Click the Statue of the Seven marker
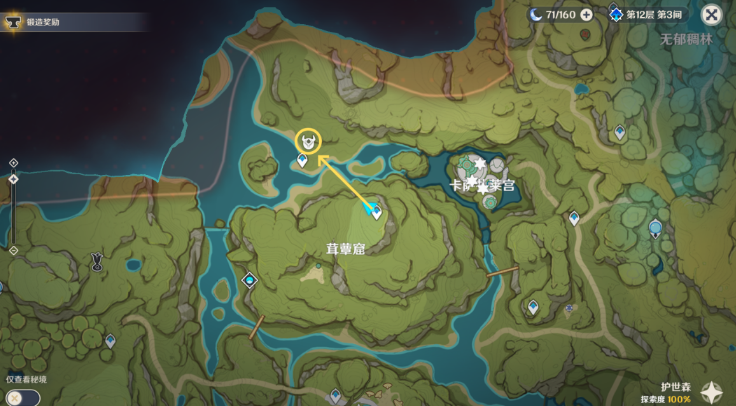This screenshot has width=736, height=406. [655, 228]
